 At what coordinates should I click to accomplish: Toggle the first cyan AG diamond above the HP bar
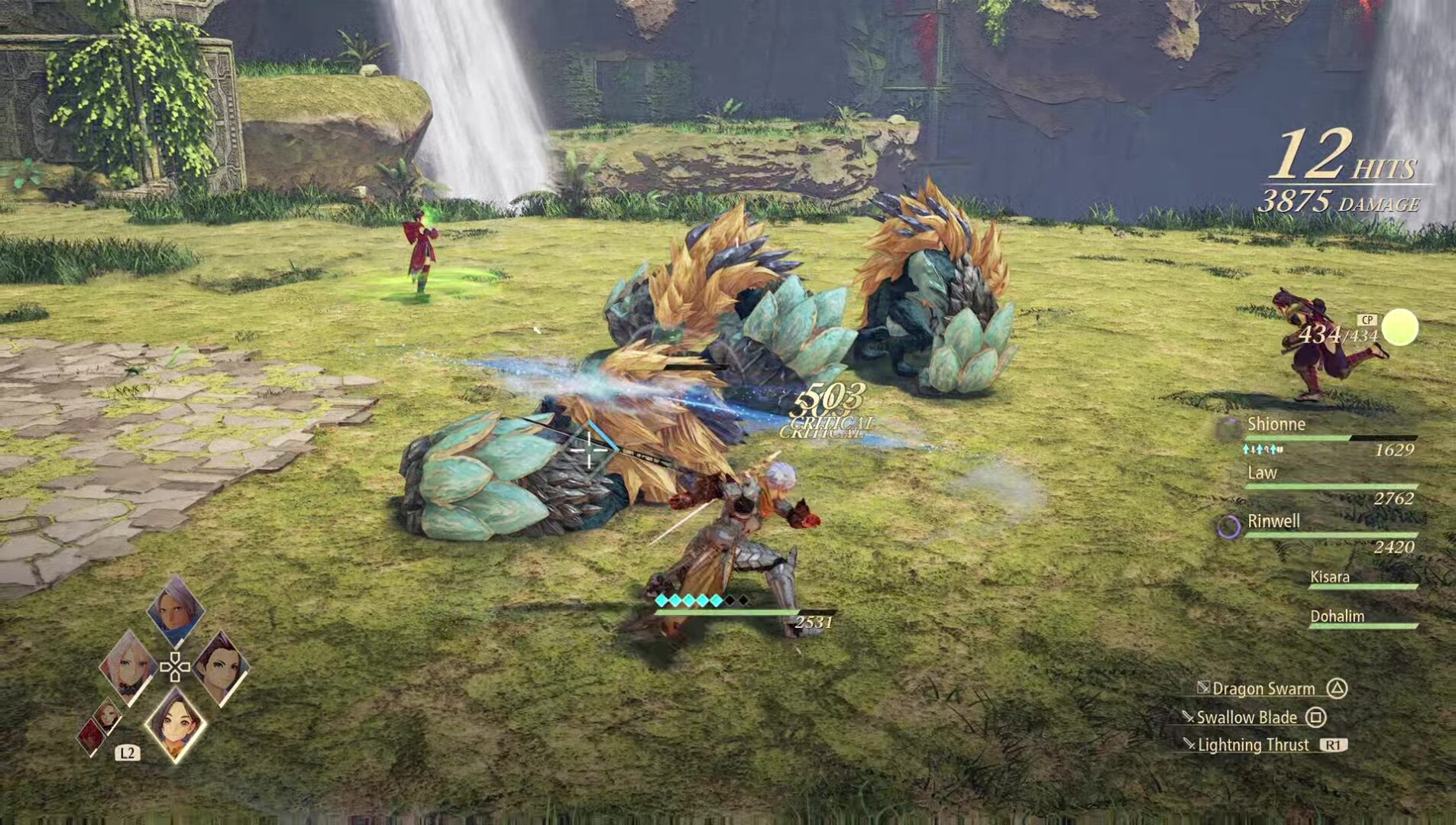coord(661,601)
